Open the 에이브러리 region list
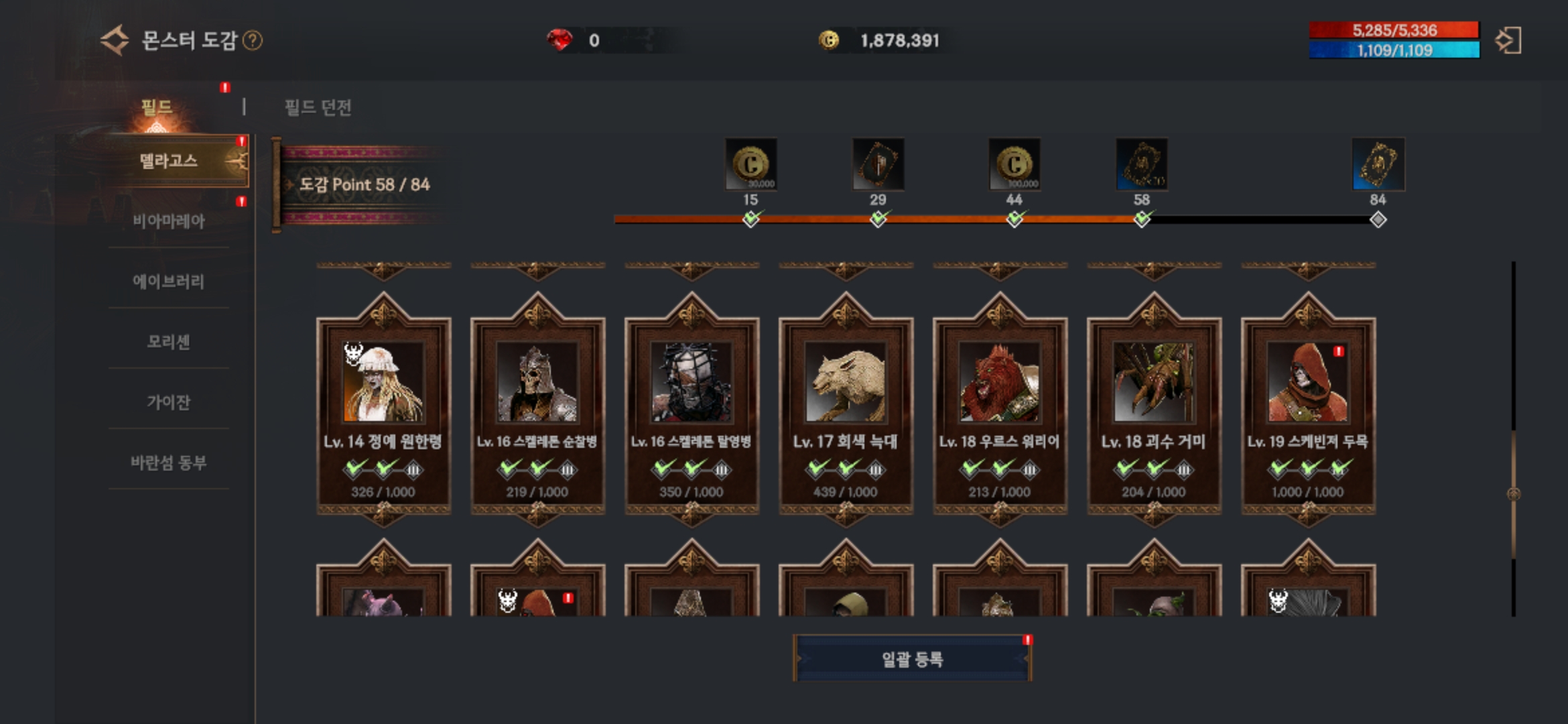1568x724 pixels. (x=169, y=281)
